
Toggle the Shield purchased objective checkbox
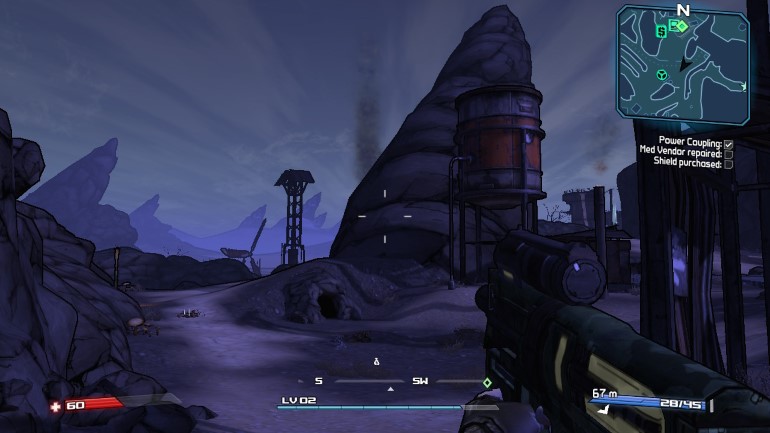click(729, 163)
